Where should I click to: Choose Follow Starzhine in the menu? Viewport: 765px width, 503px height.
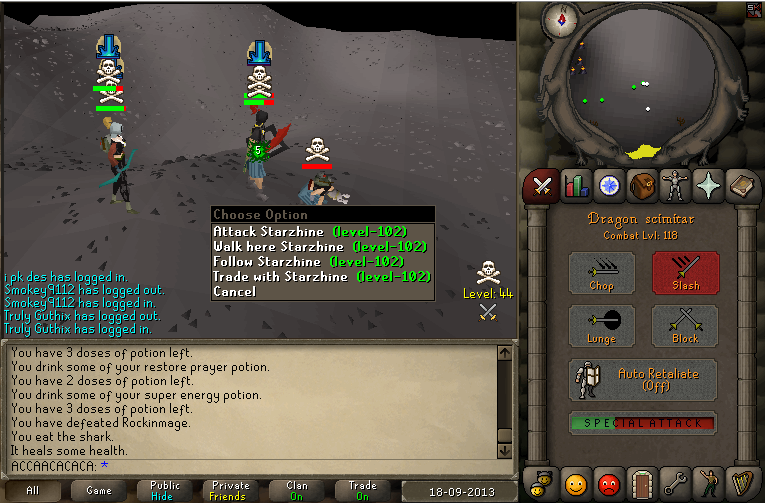tap(308, 261)
